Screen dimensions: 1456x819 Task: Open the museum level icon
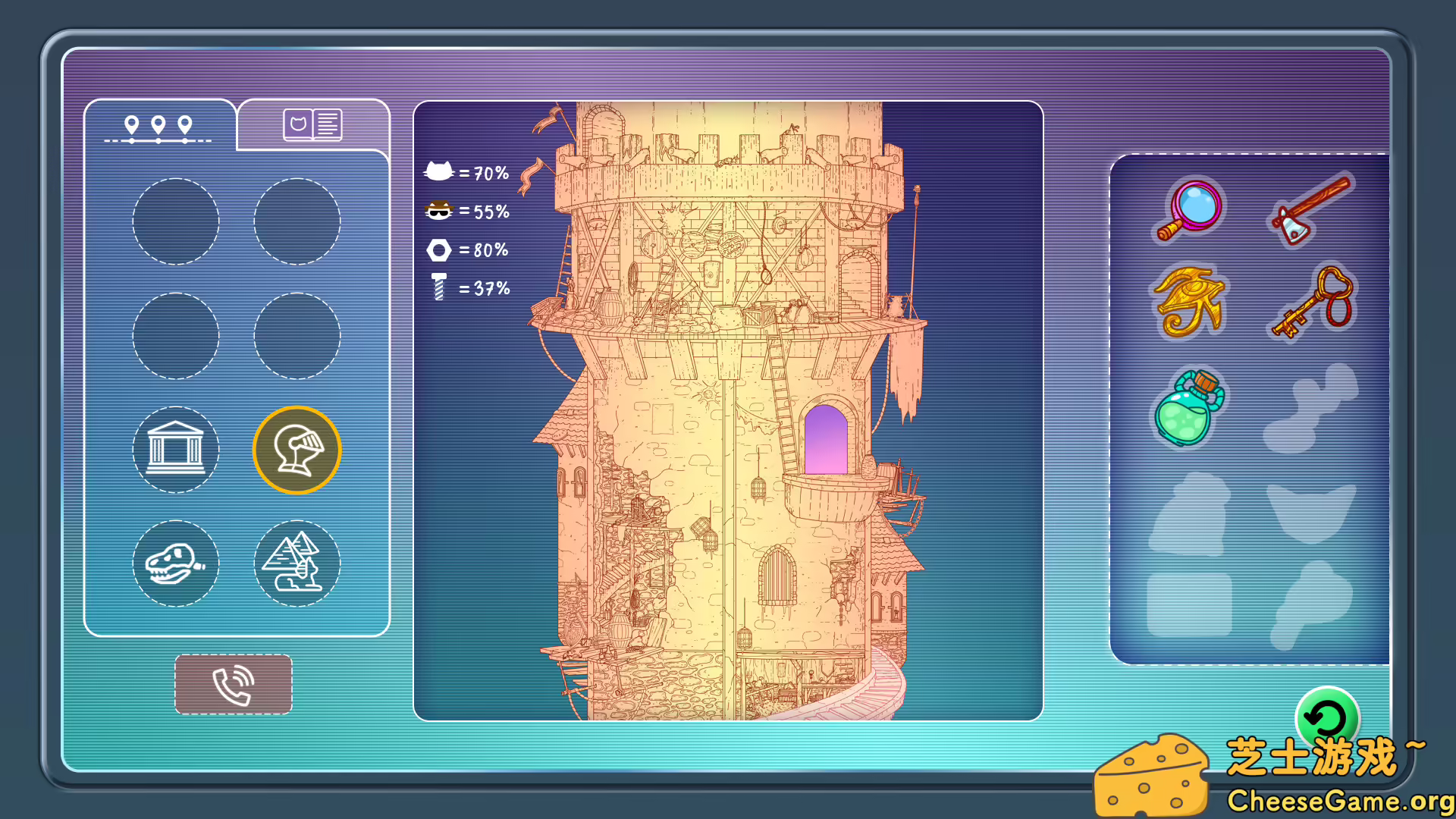click(x=176, y=449)
